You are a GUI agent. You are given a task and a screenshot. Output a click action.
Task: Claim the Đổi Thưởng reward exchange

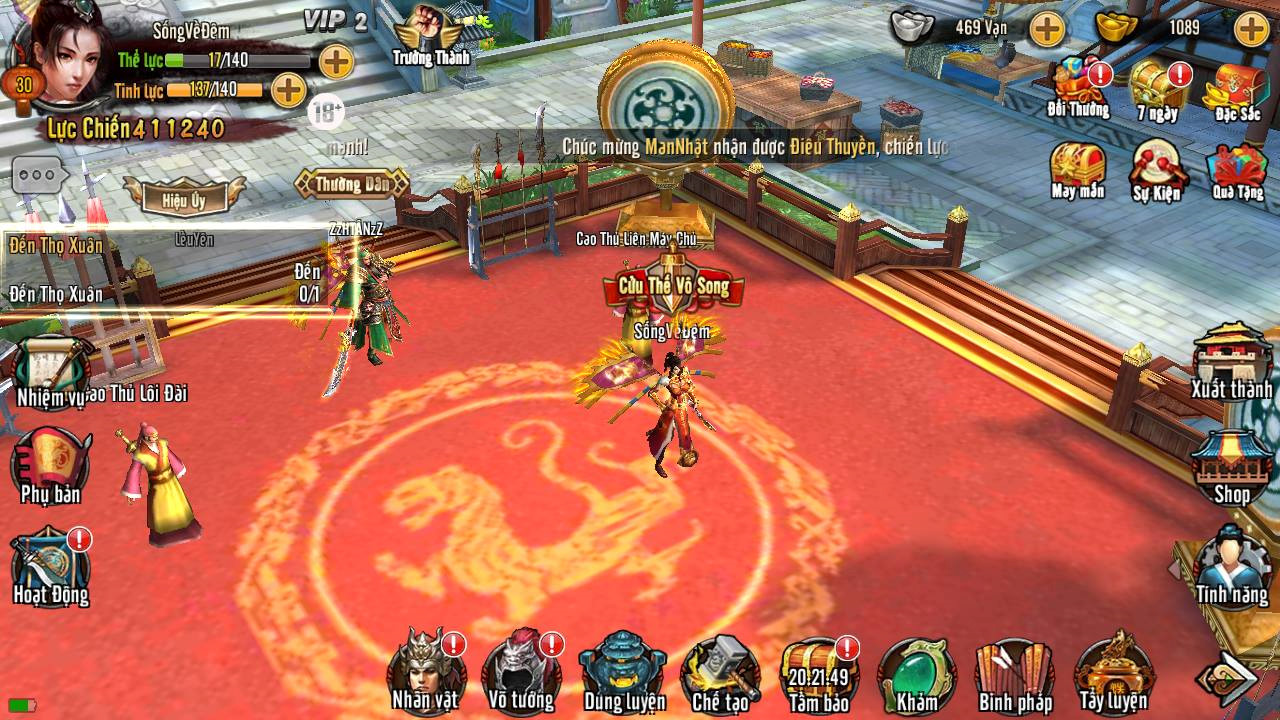pos(1078,87)
